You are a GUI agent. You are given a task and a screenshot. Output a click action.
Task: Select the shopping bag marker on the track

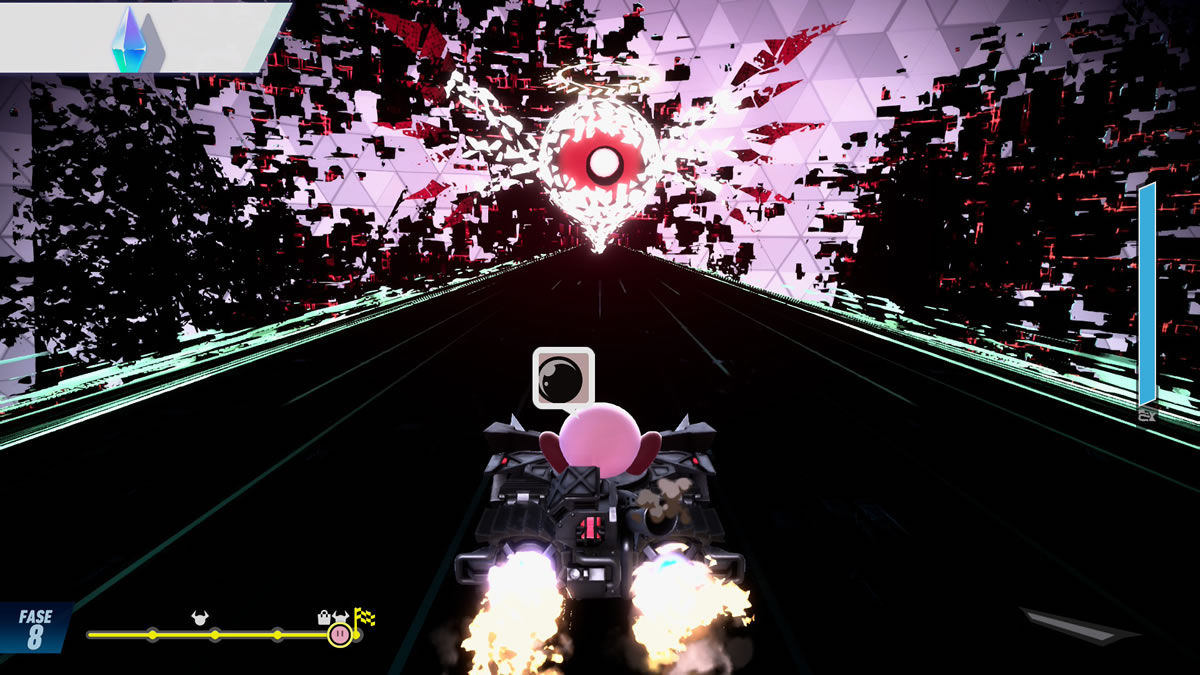click(324, 617)
